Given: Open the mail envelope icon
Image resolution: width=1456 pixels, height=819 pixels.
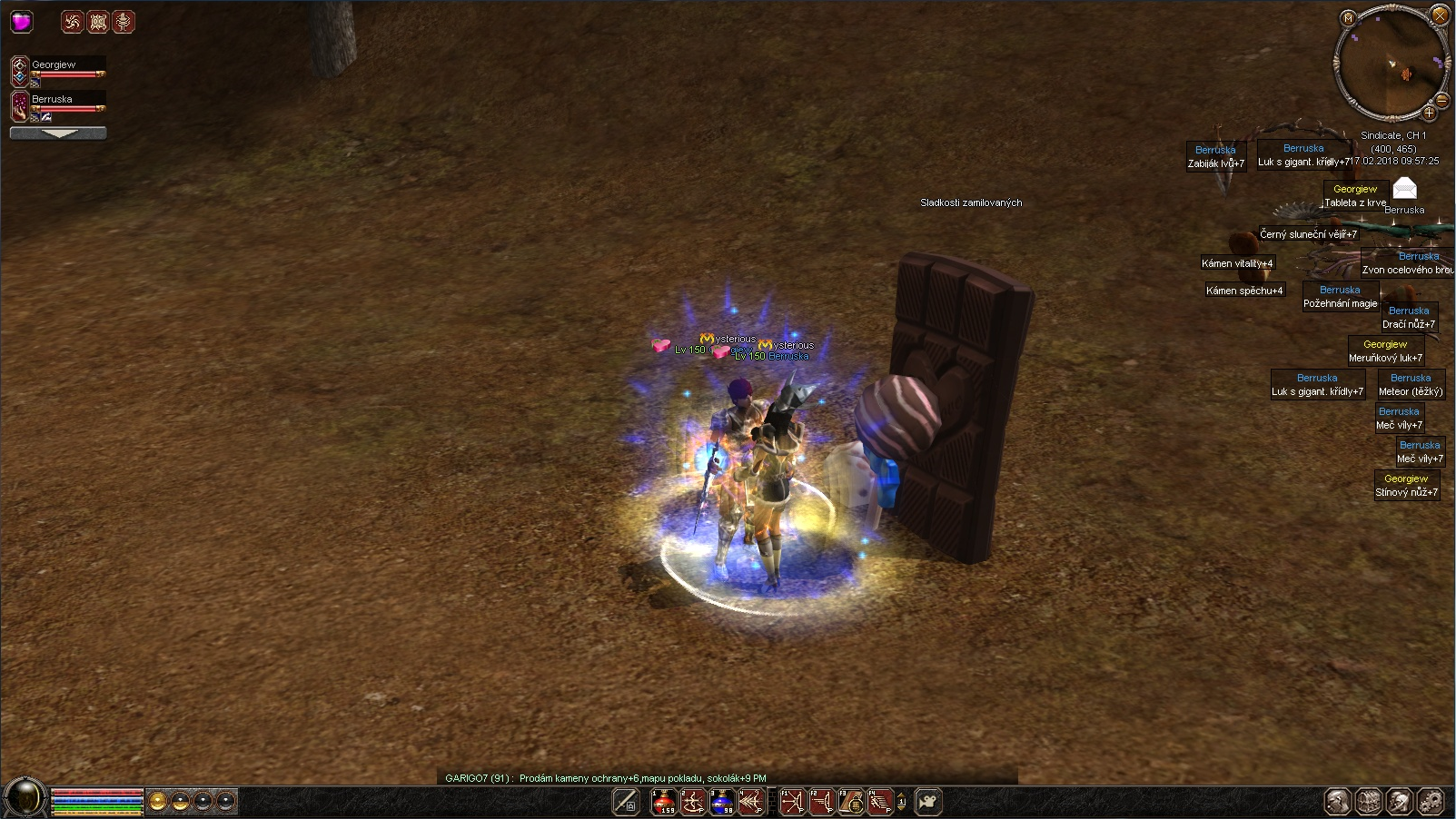Looking at the screenshot, I should 1404,188.
